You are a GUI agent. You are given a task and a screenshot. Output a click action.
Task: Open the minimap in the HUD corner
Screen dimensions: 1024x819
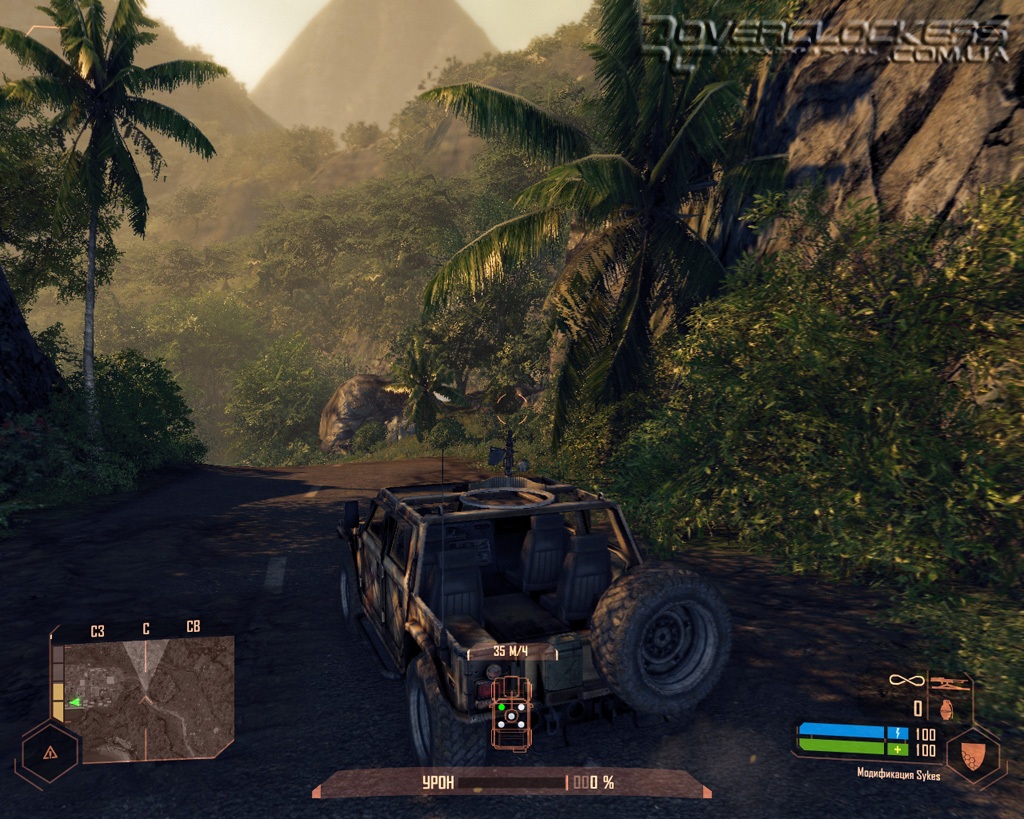pyautogui.click(x=143, y=698)
